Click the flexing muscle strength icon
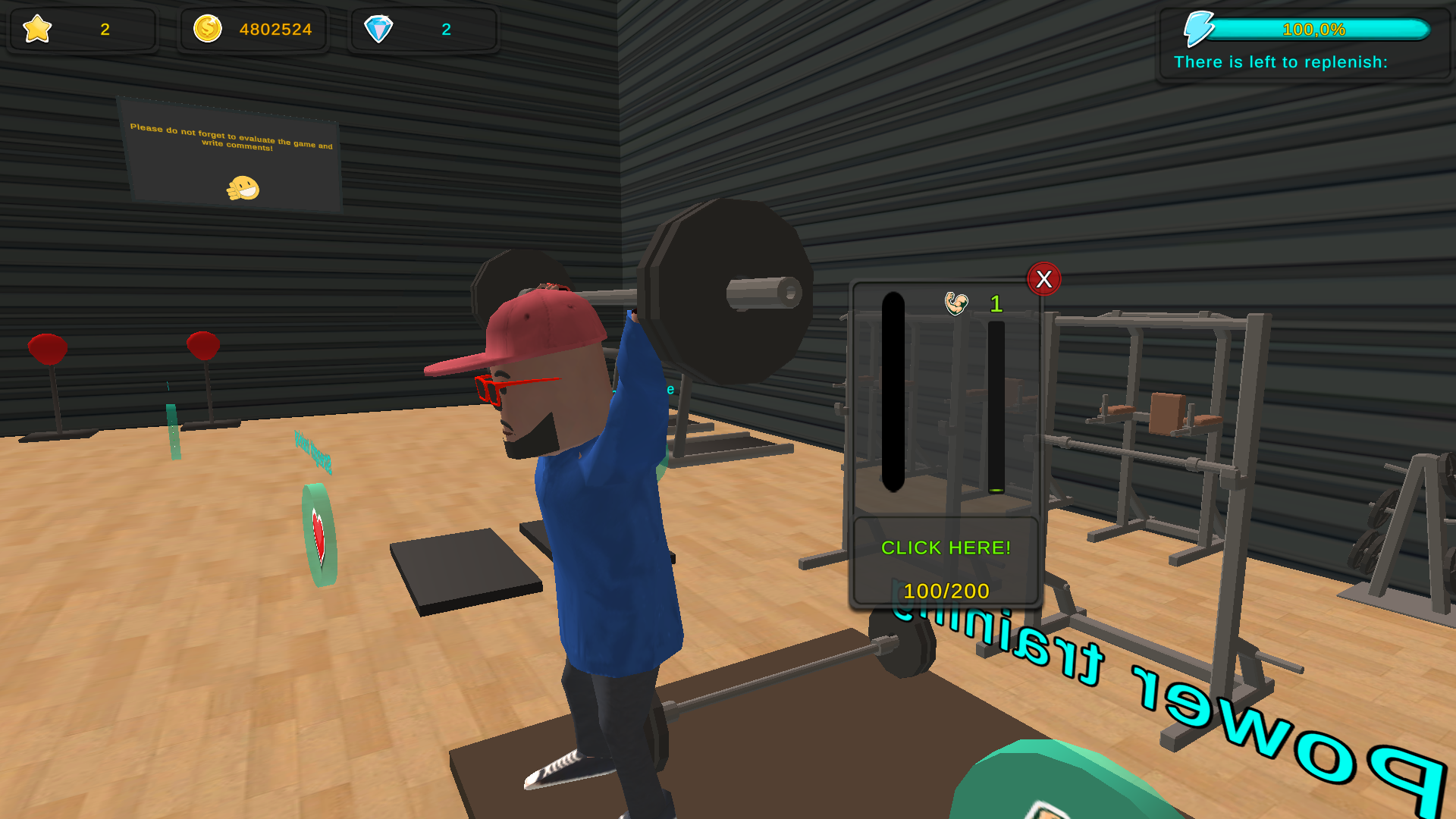1456x819 pixels. tap(957, 303)
